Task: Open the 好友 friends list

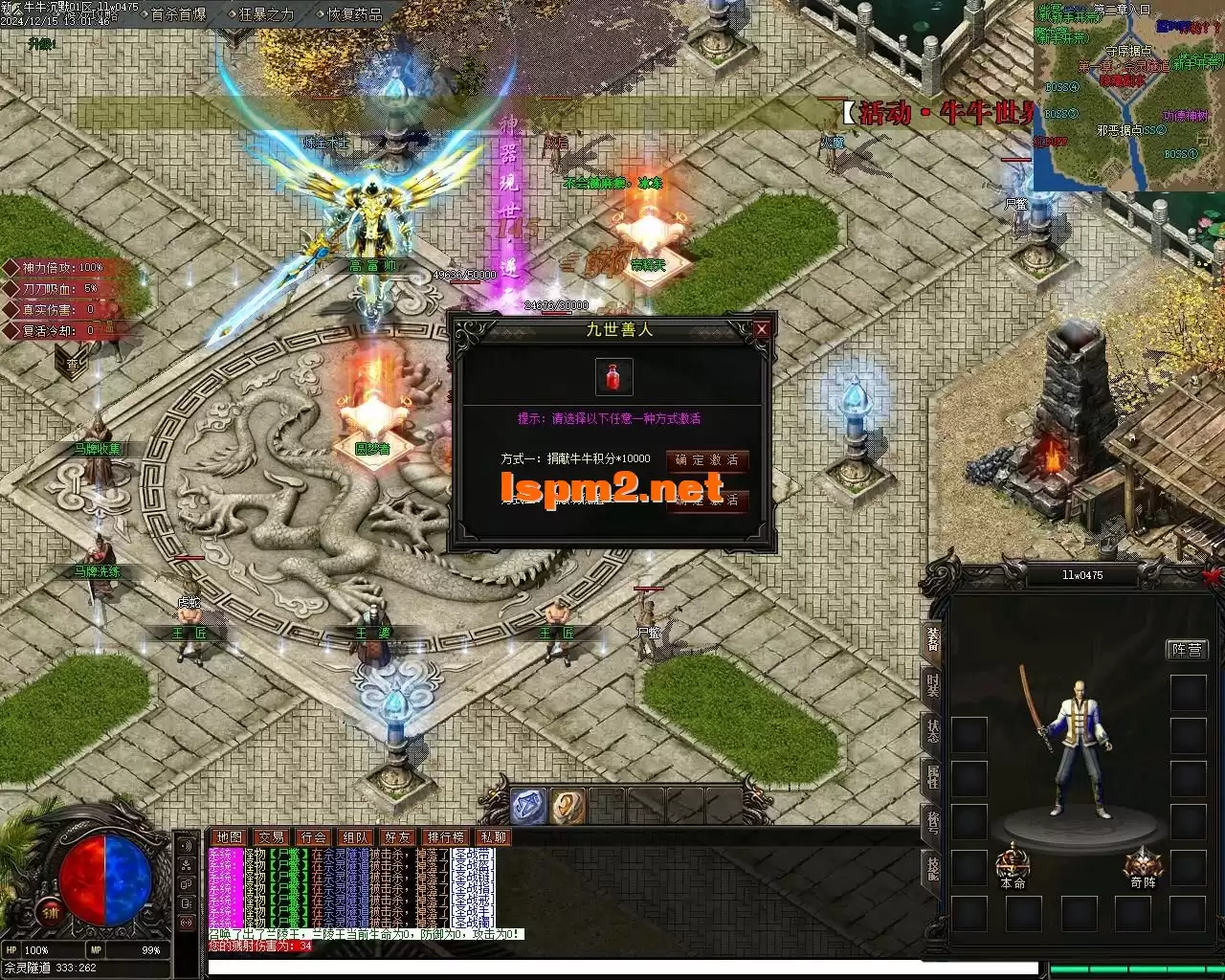Action: coord(397,837)
